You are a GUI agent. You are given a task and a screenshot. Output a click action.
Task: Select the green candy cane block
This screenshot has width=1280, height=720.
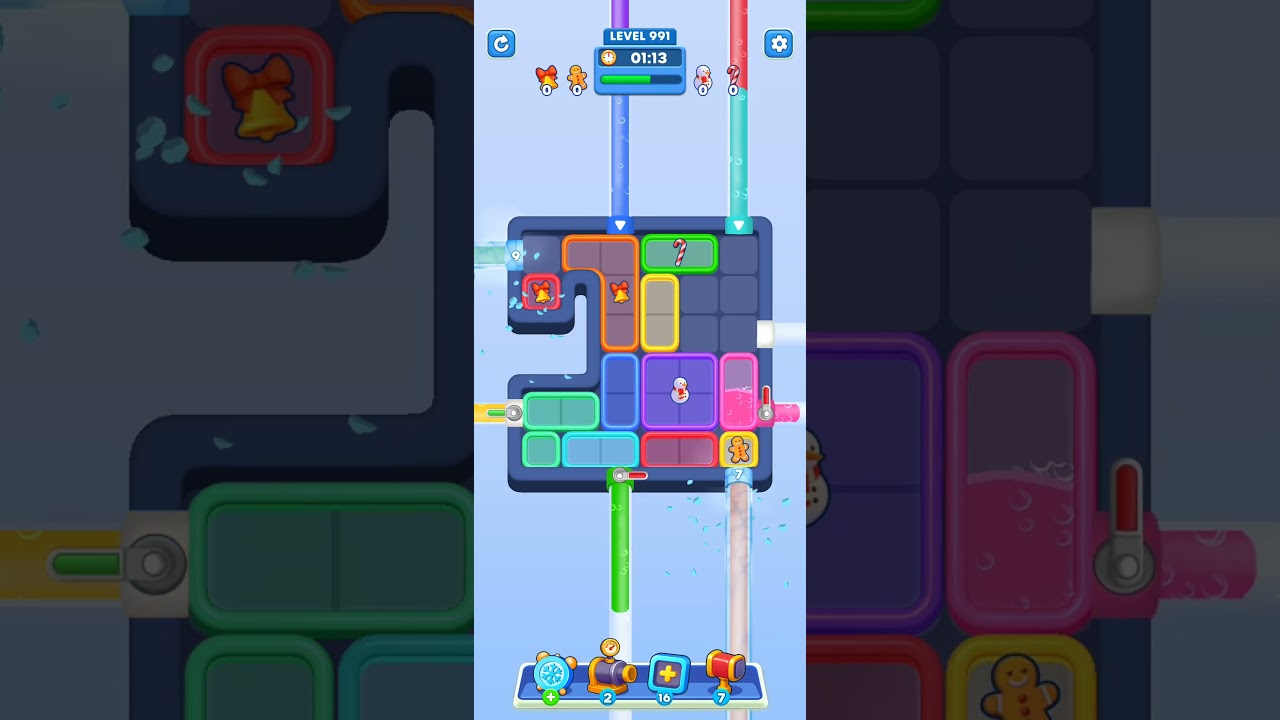coord(680,253)
